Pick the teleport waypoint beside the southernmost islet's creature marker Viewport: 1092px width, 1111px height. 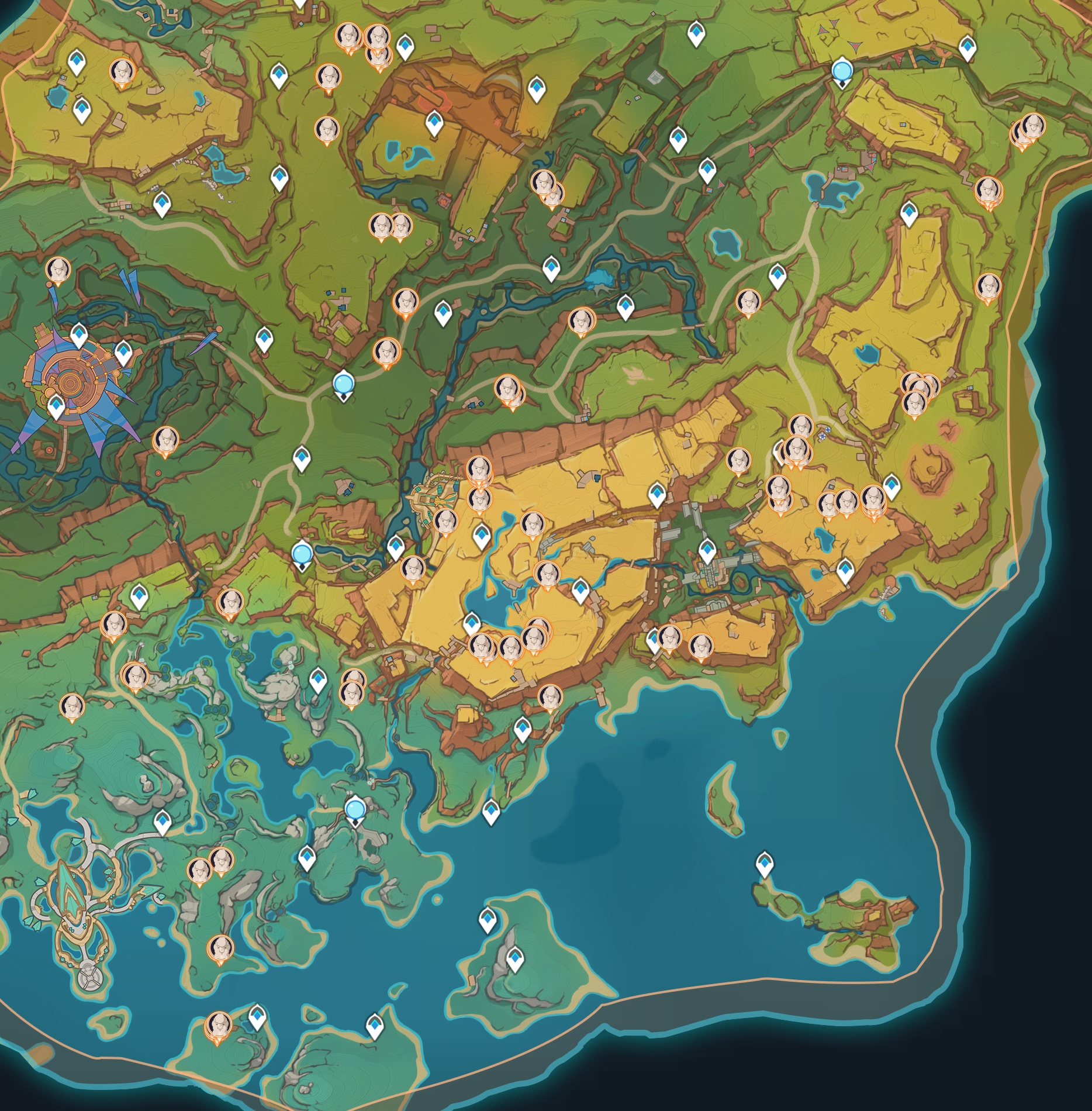pyautogui.click(x=257, y=1017)
